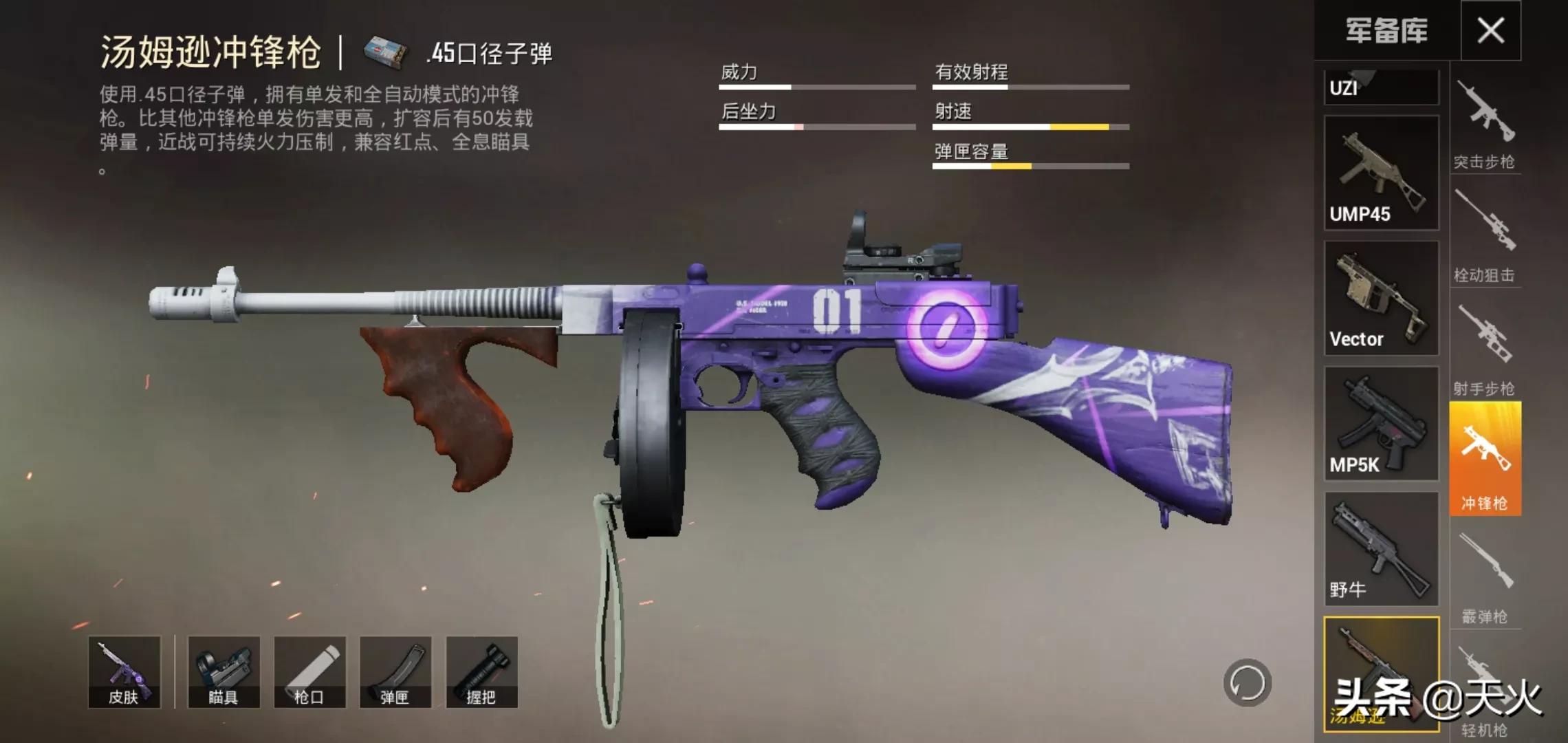The width and height of the screenshot is (1568, 743).
Task: Show the 射手步枪 marksman rifle category
Action: tap(1484, 351)
